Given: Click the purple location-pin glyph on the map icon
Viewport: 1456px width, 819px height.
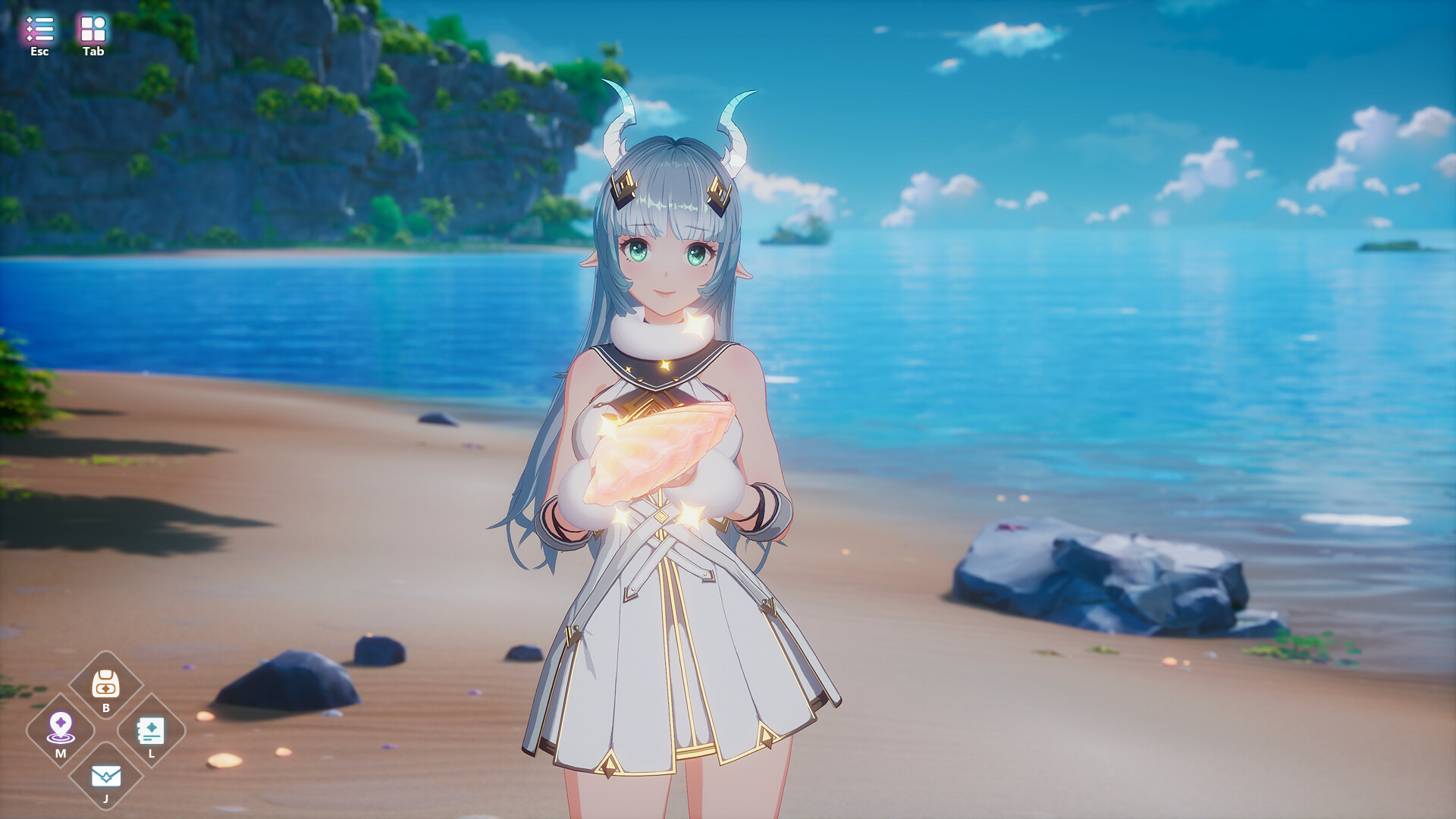Looking at the screenshot, I should [x=60, y=723].
